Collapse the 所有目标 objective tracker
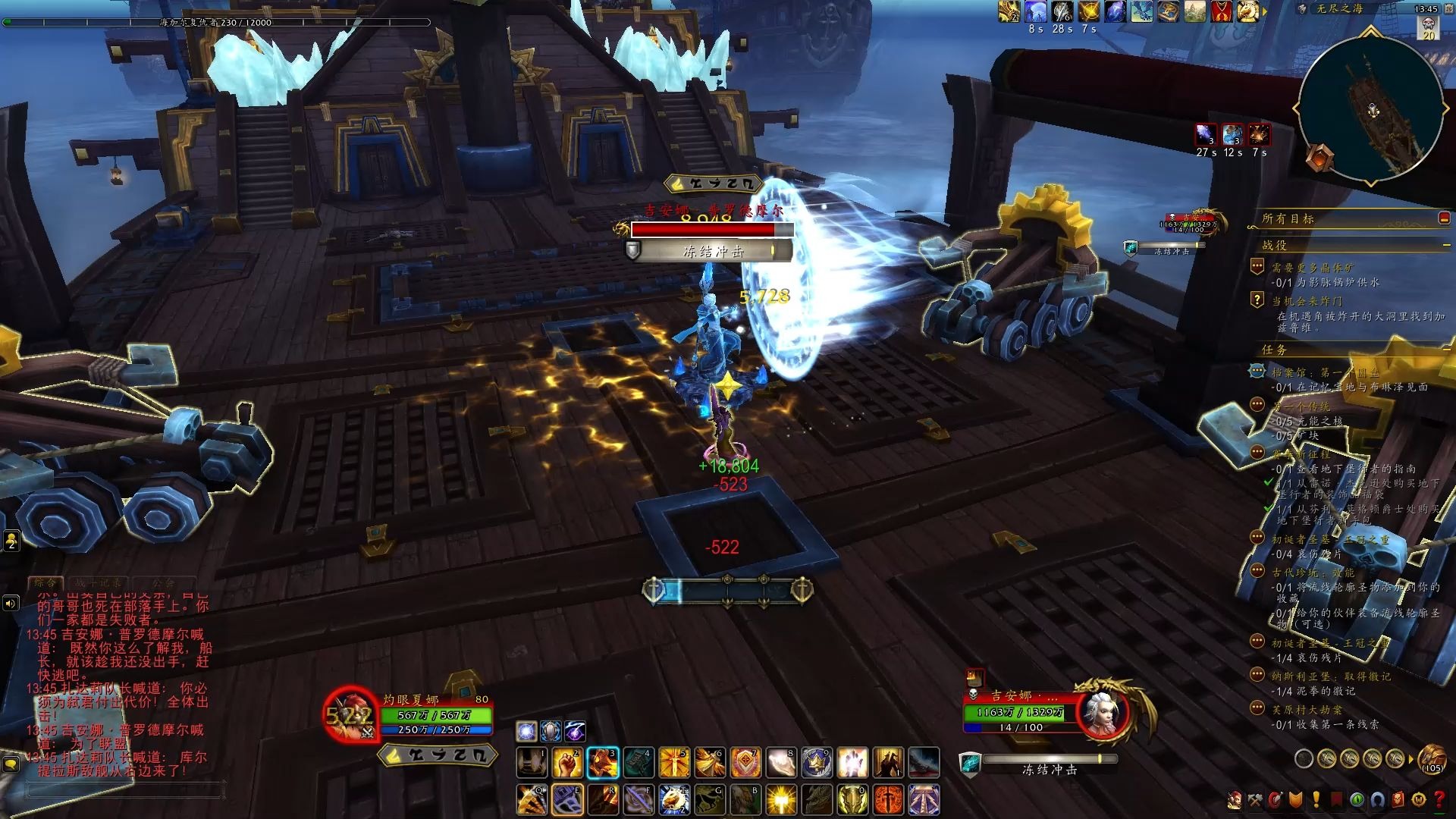The width and height of the screenshot is (1456, 819). (1444, 218)
